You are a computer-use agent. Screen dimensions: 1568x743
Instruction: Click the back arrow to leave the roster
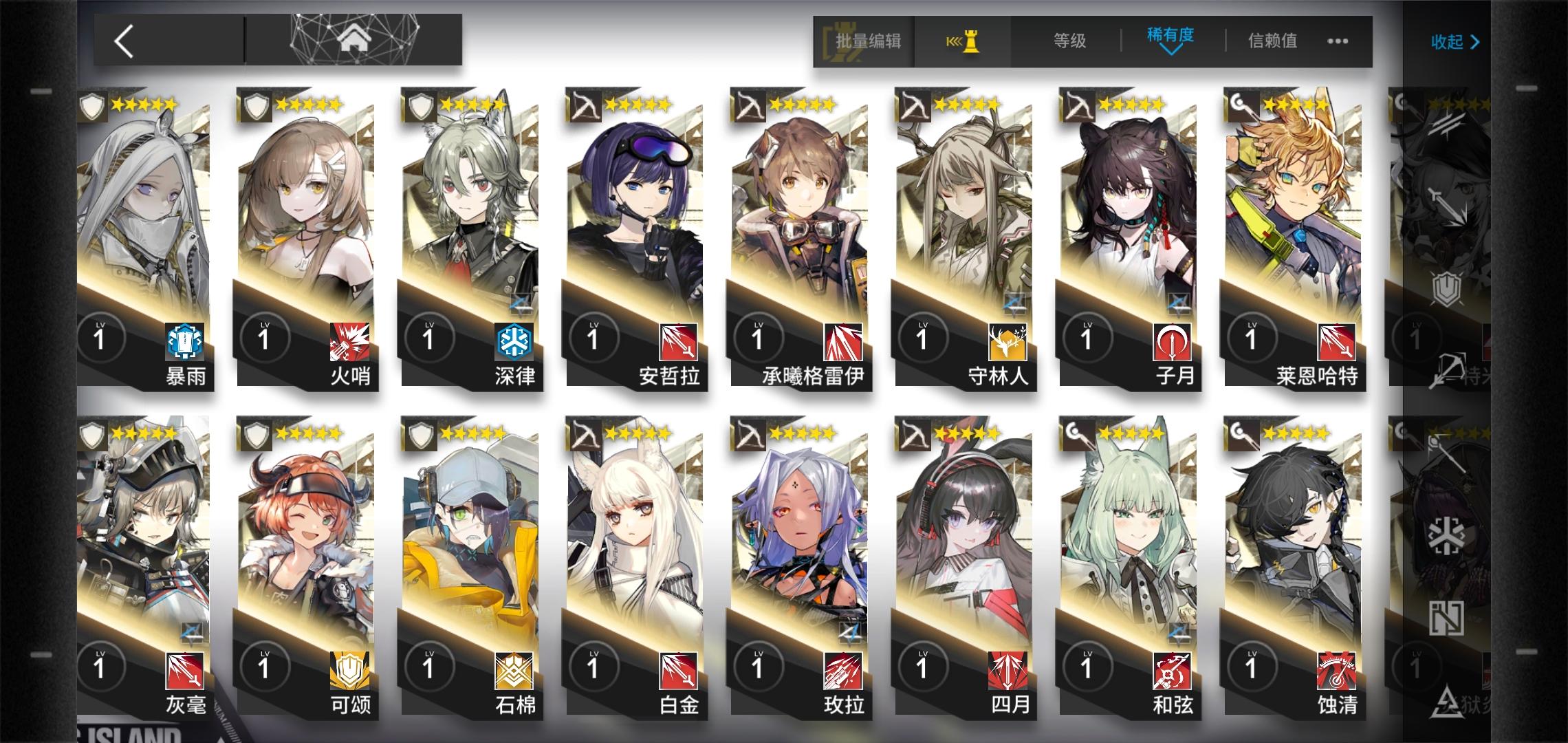point(124,41)
